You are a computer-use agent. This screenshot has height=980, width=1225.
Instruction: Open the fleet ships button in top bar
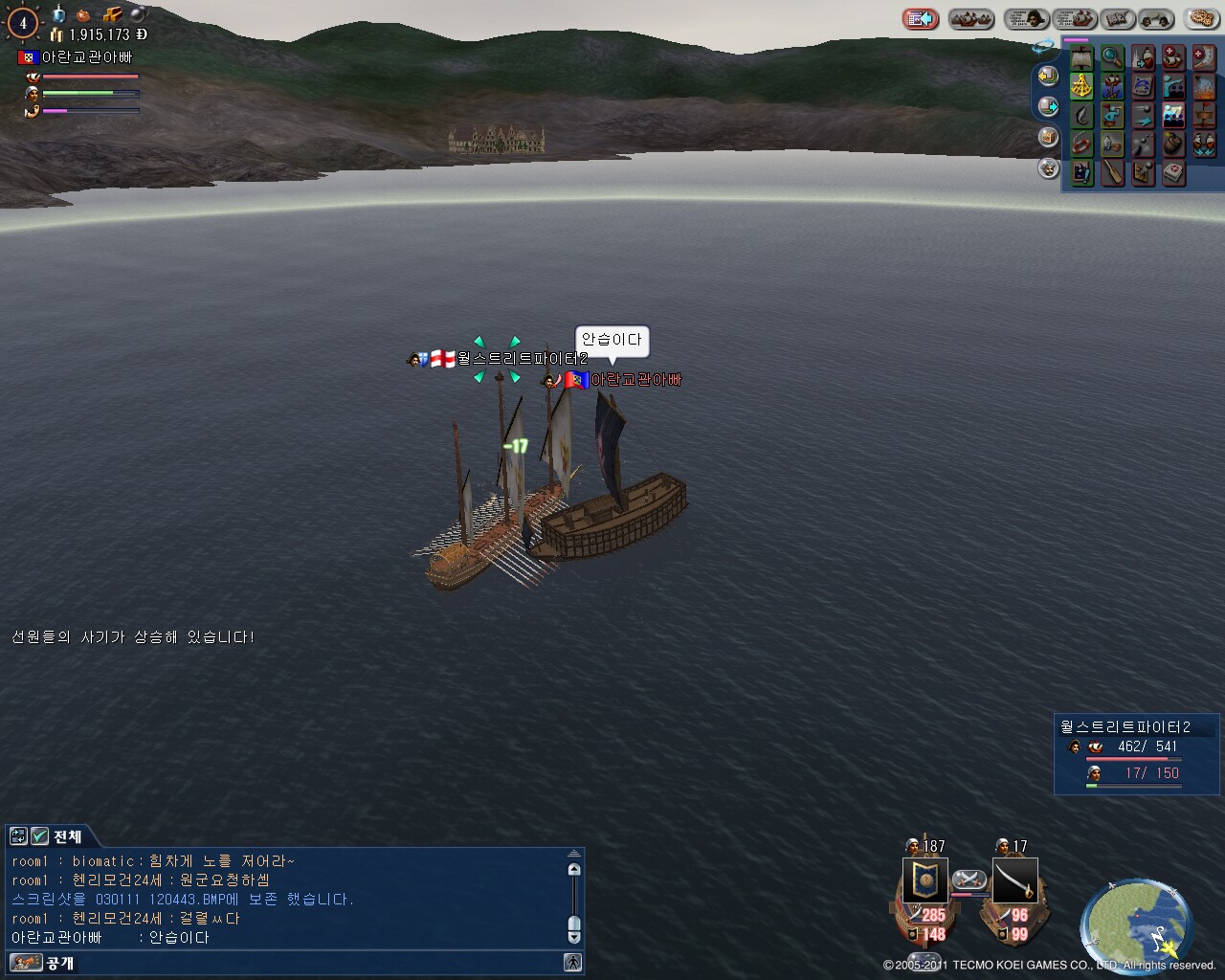(970, 19)
